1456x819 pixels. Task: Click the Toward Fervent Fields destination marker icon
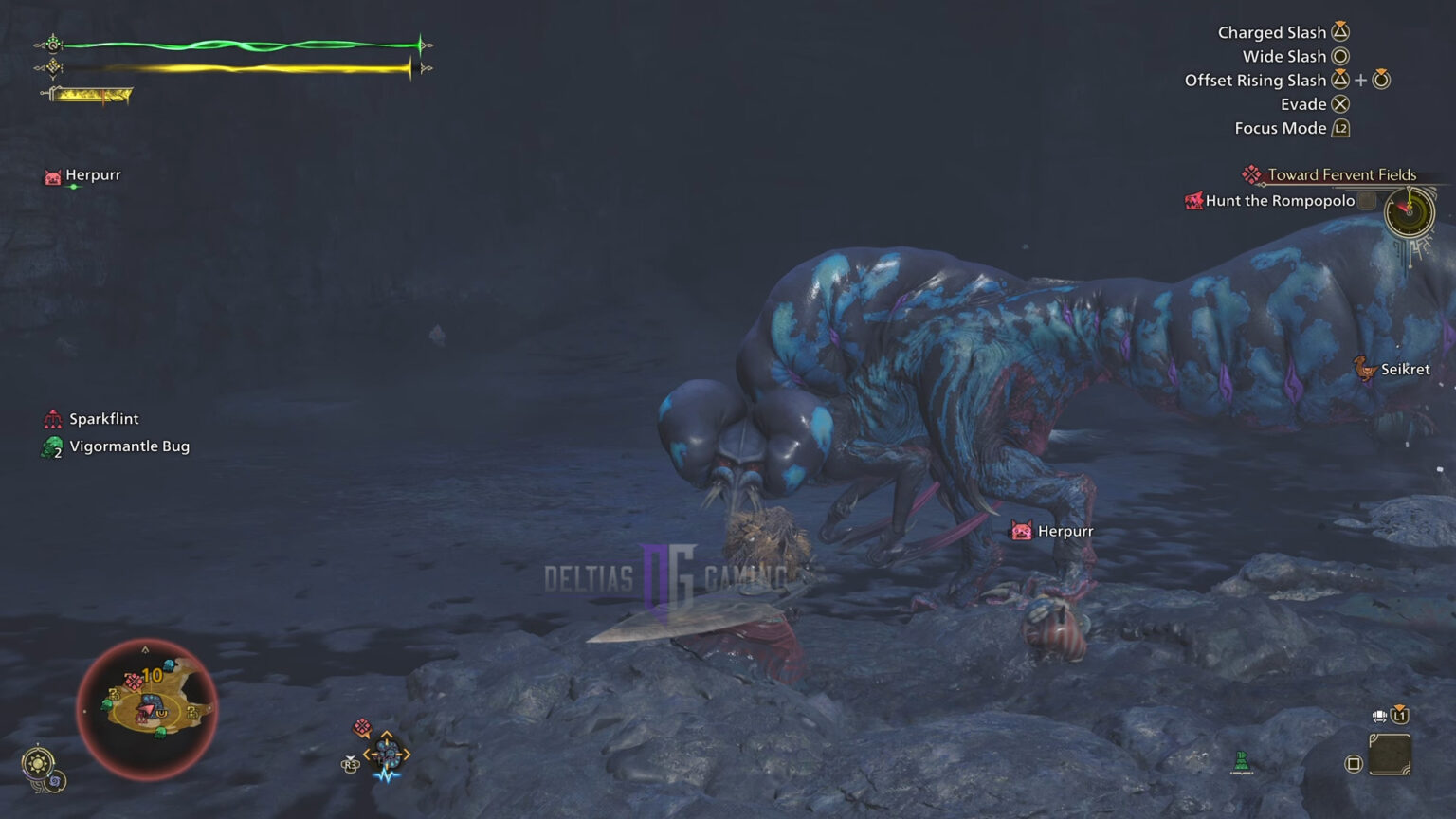click(1251, 173)
